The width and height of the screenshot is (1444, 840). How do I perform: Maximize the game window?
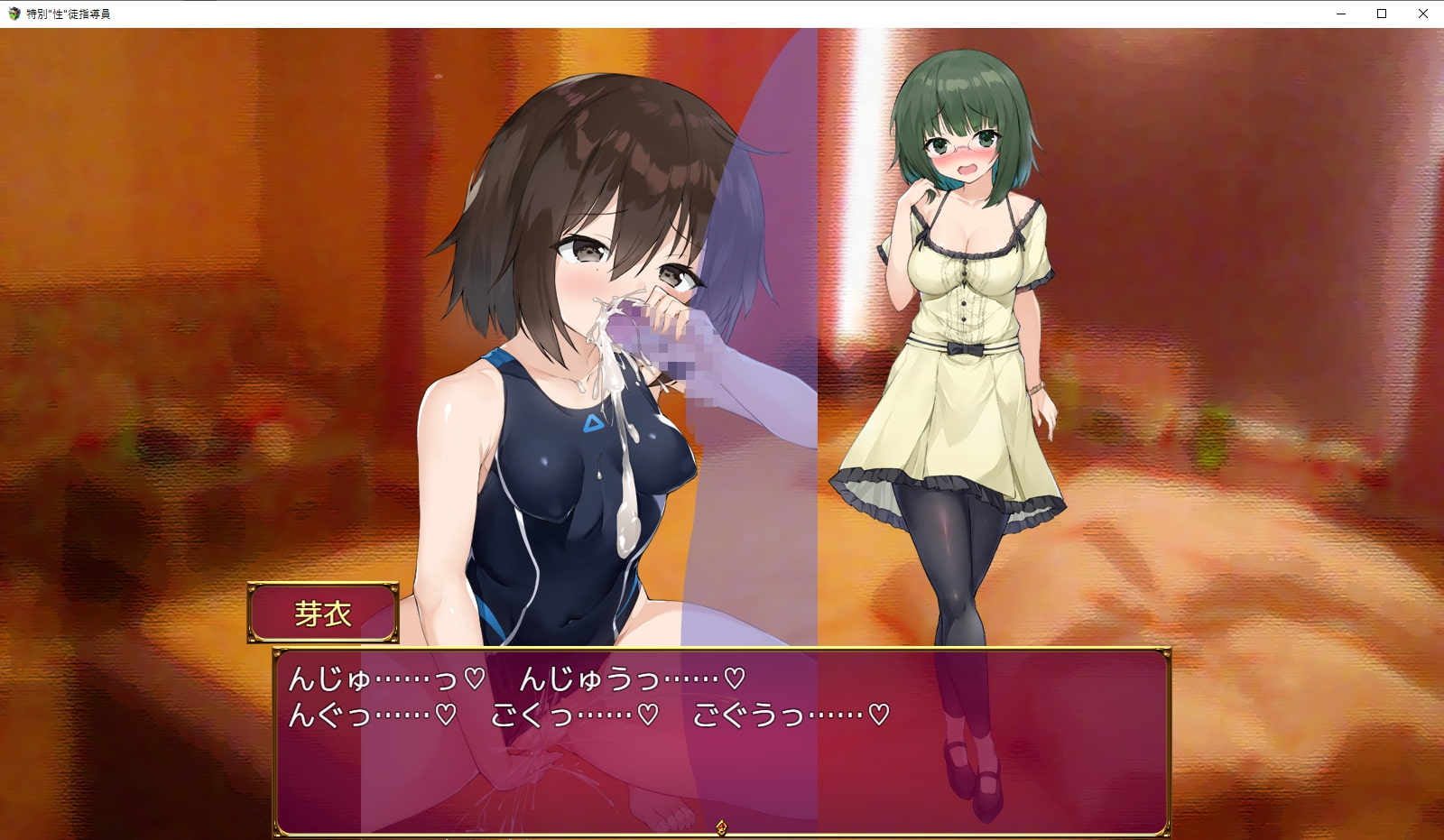pos(1382,14)
